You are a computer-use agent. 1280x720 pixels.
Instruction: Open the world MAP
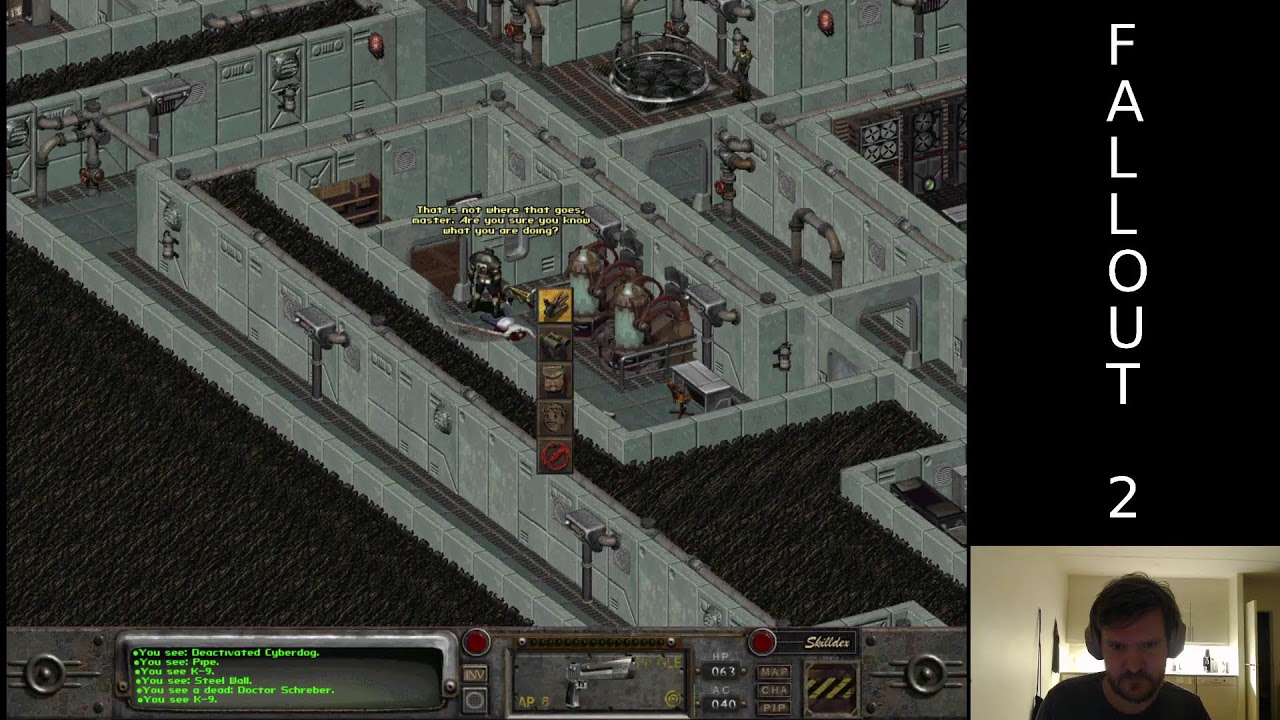point(775,672)
